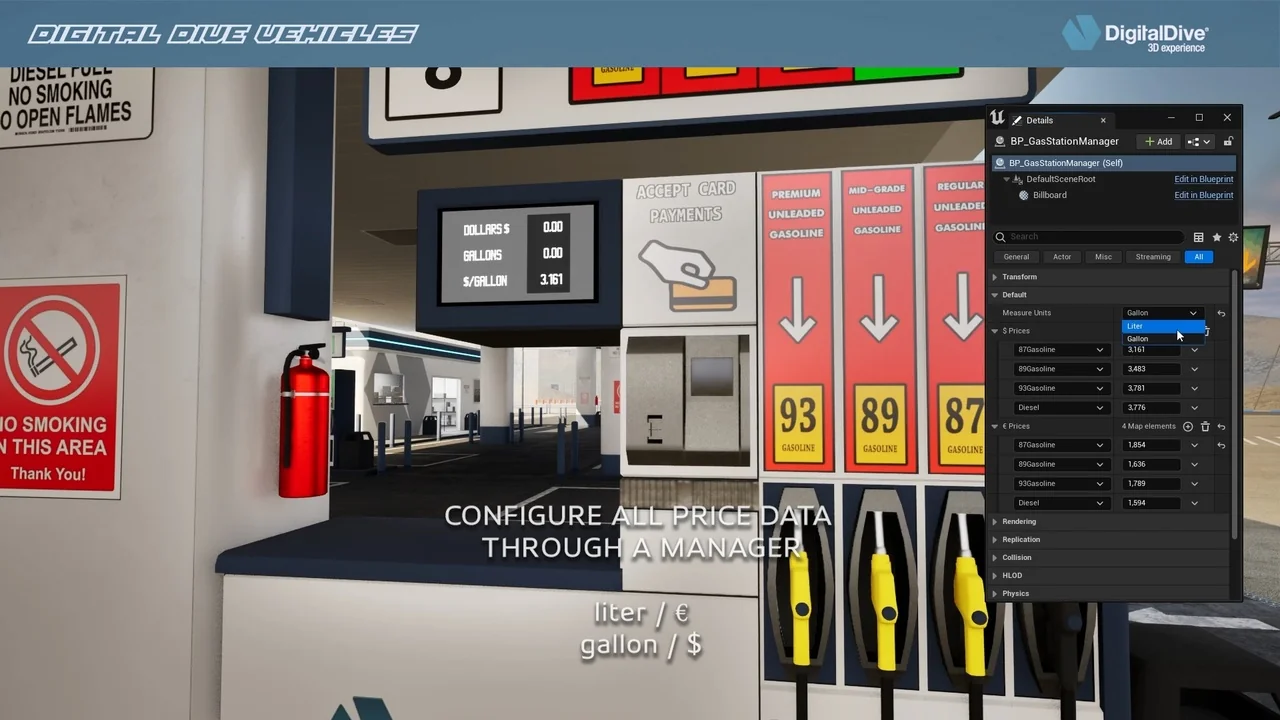Select the All filter toggle
Viewport: 1280px width, 720px height.
[1199, 257]
